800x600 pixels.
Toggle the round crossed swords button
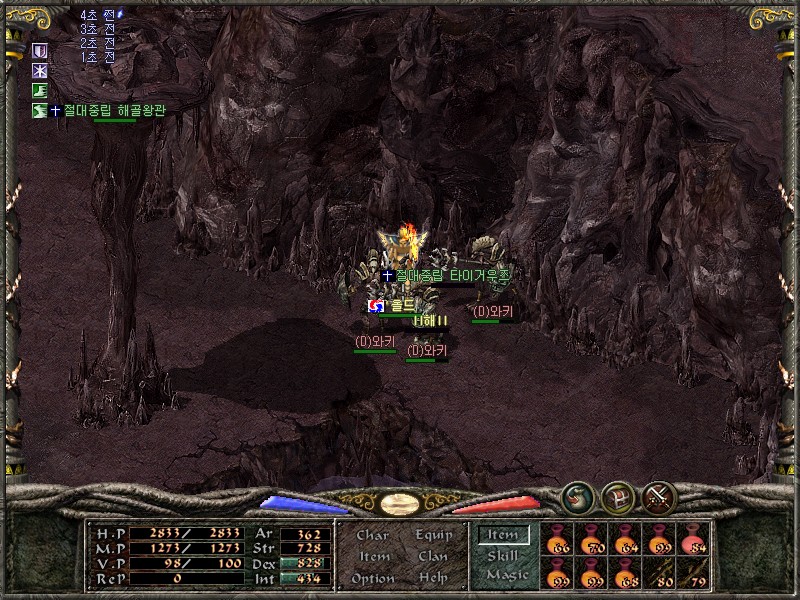click(658, 496)
